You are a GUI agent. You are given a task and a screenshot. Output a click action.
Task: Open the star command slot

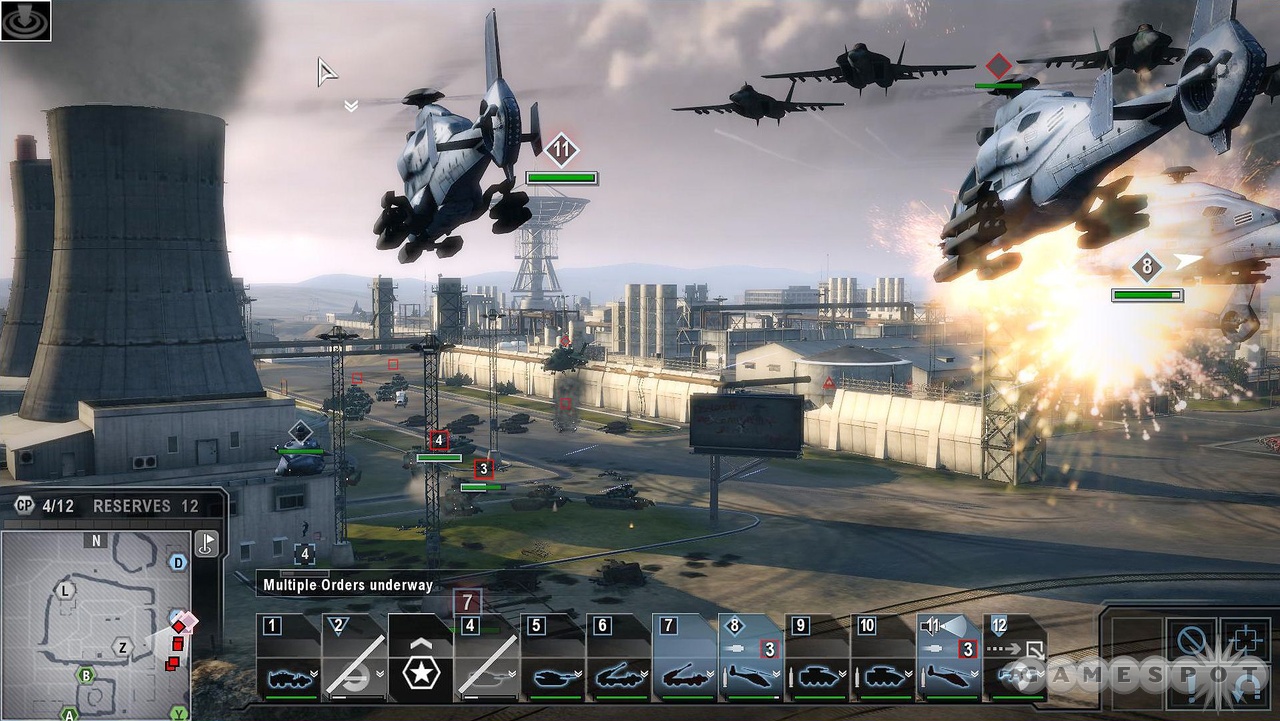click(420, 660)
